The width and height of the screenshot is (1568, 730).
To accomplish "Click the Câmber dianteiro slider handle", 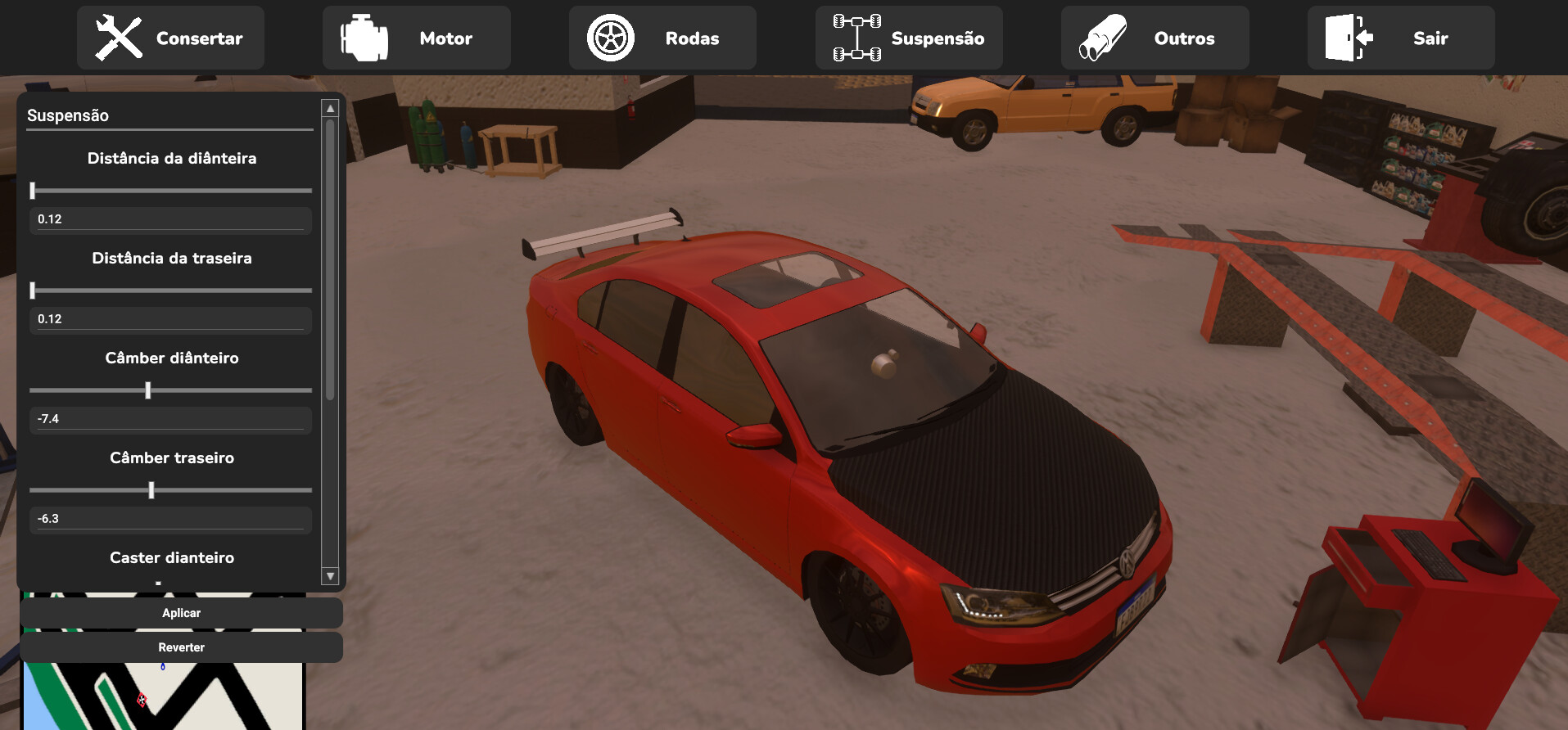I will tap(148, 390).
